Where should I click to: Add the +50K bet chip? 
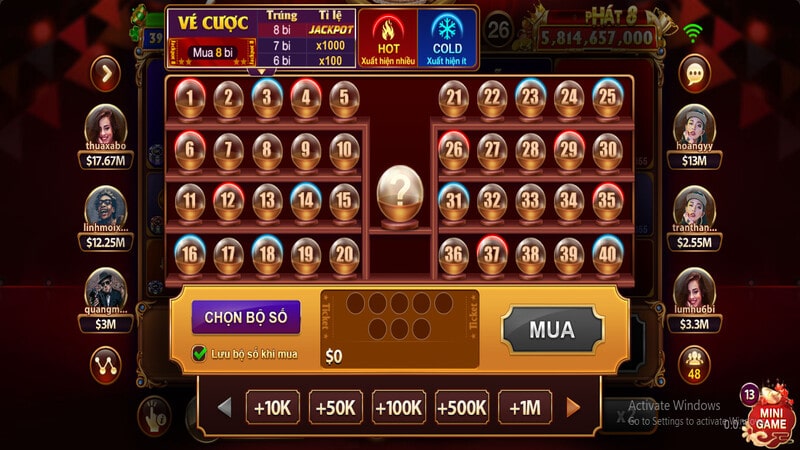coord(336,407)
